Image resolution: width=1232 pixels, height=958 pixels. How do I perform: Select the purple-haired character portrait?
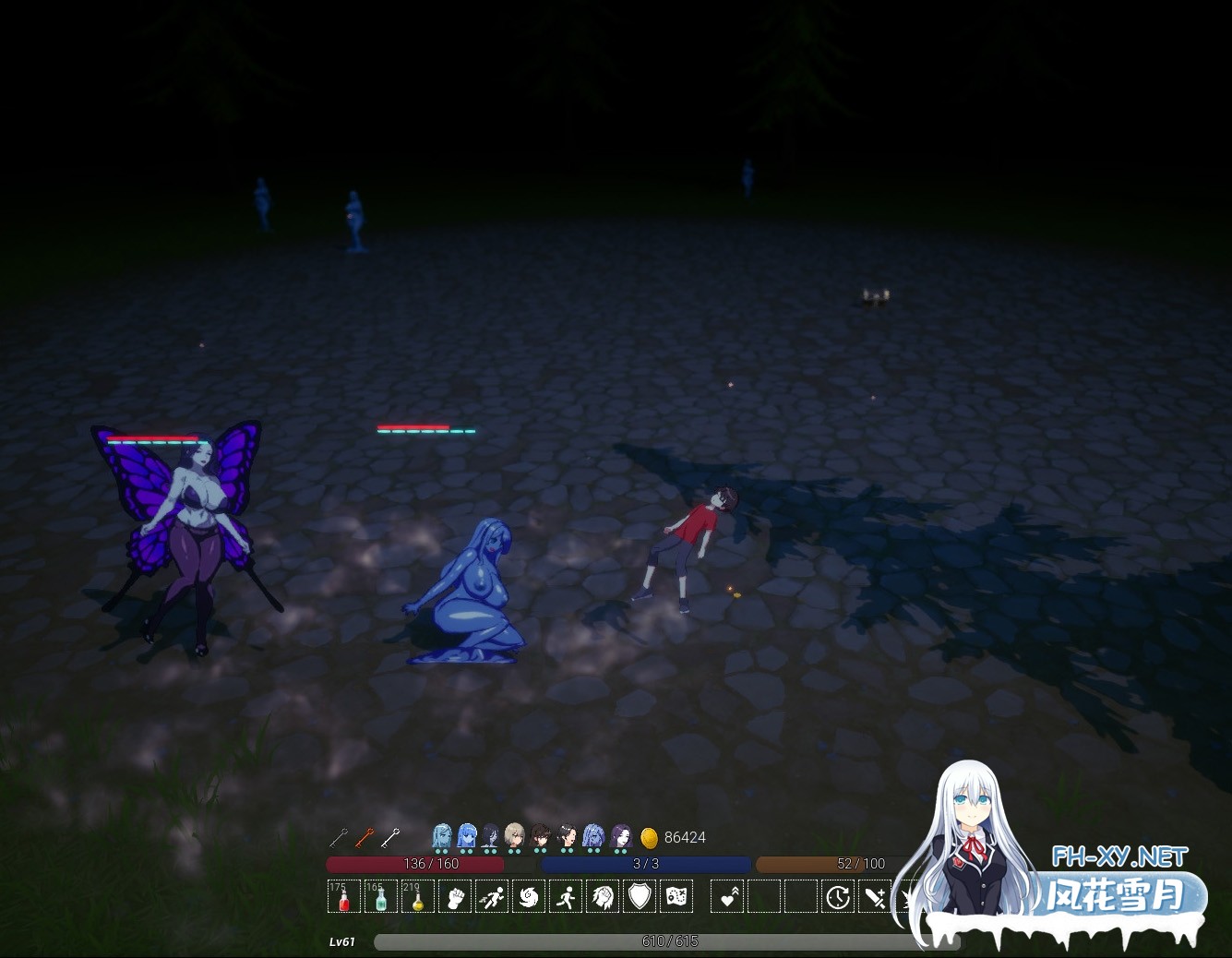coord(621,836)
